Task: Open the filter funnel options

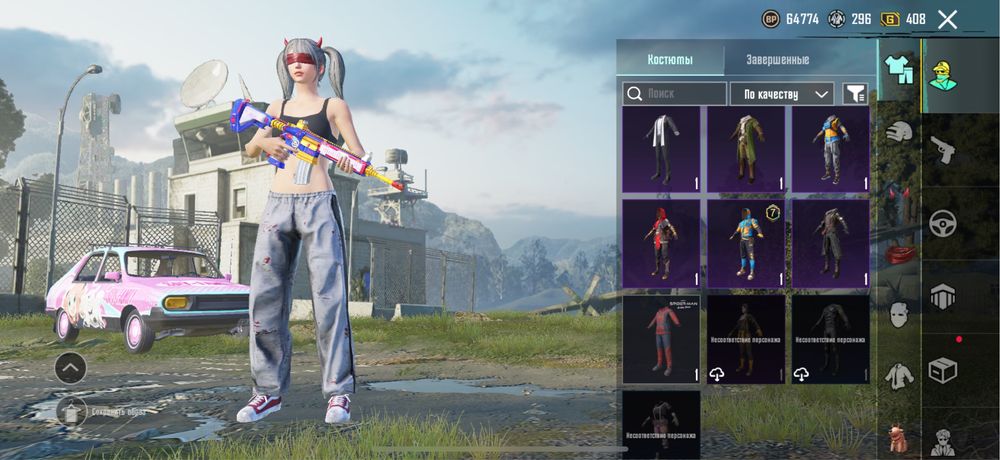Action: click(x=855, y=94)
